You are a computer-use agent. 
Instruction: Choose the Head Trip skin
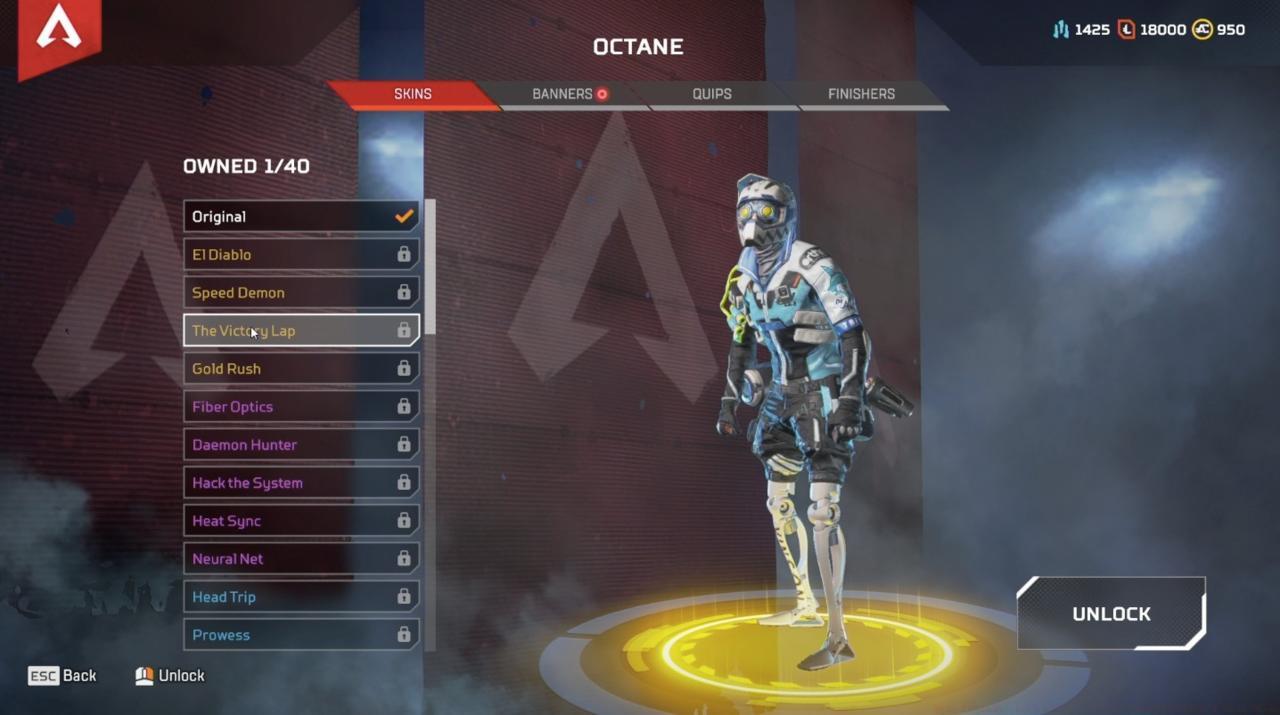pos(301,596)
